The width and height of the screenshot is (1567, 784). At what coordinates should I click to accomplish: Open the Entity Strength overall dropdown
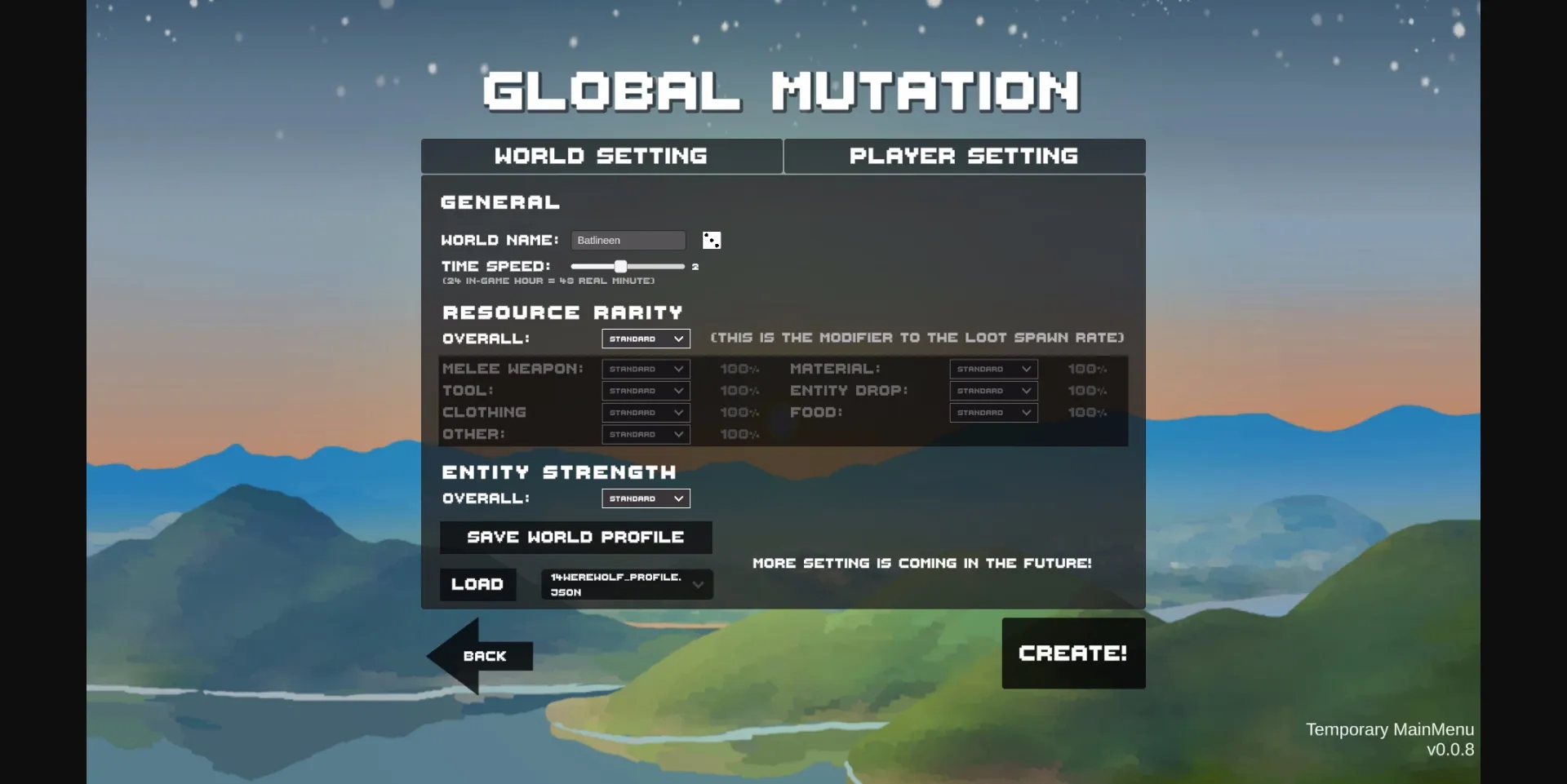(645, 498)
